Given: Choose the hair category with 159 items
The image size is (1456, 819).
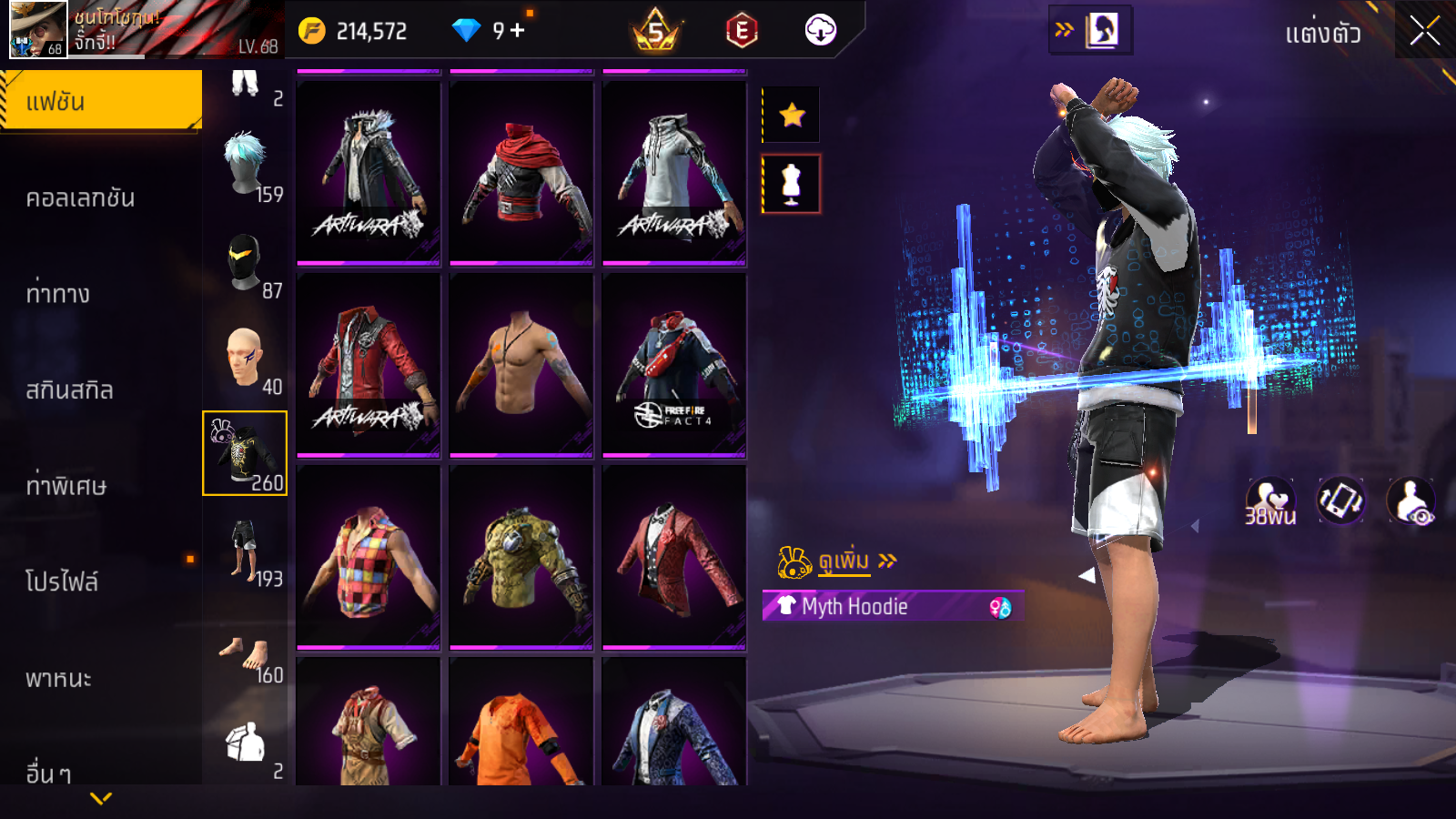Looking at the screenshot, I should point(246,165).
